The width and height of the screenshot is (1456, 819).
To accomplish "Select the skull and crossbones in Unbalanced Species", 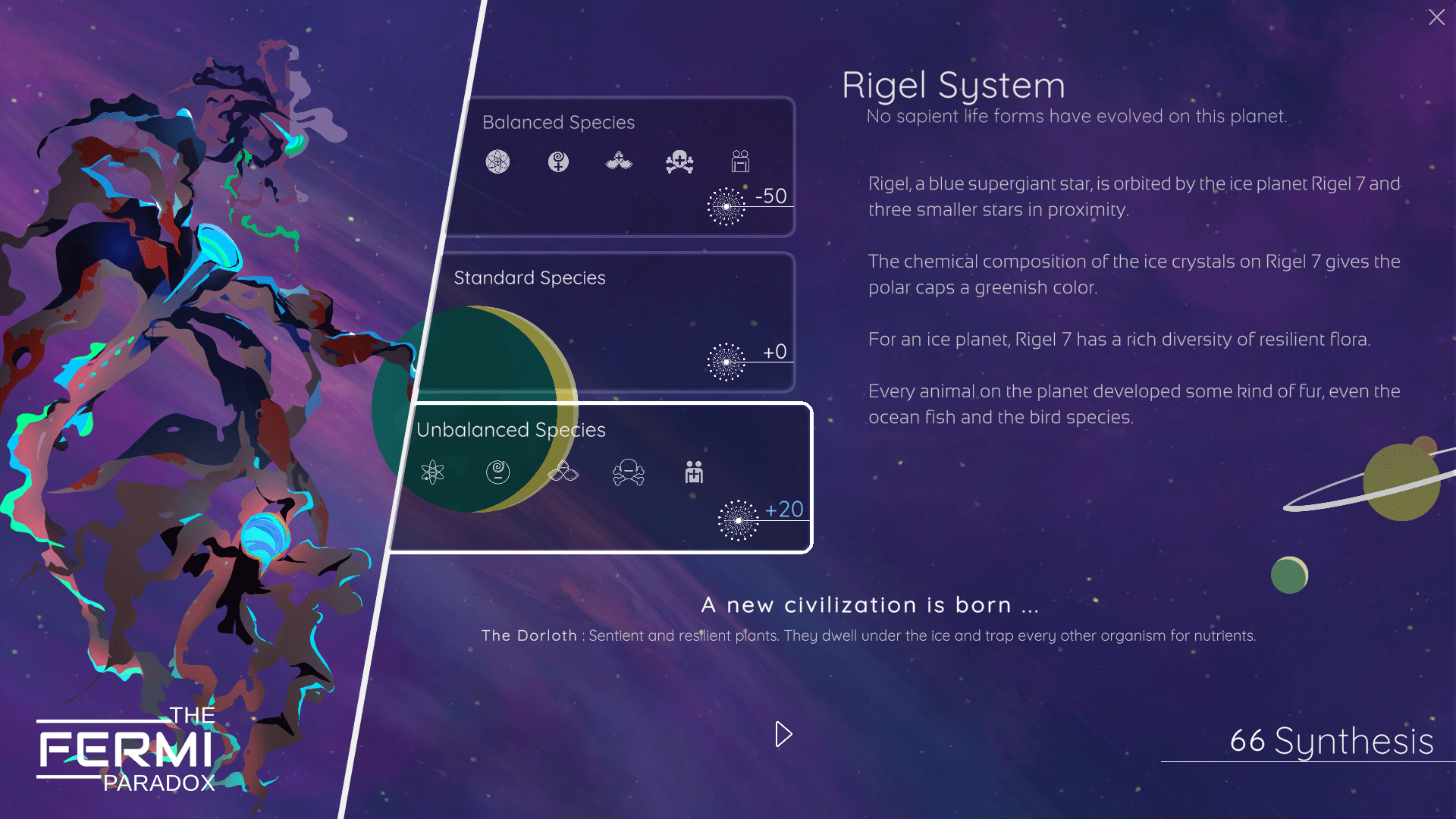I will click(x=629, y=472).
